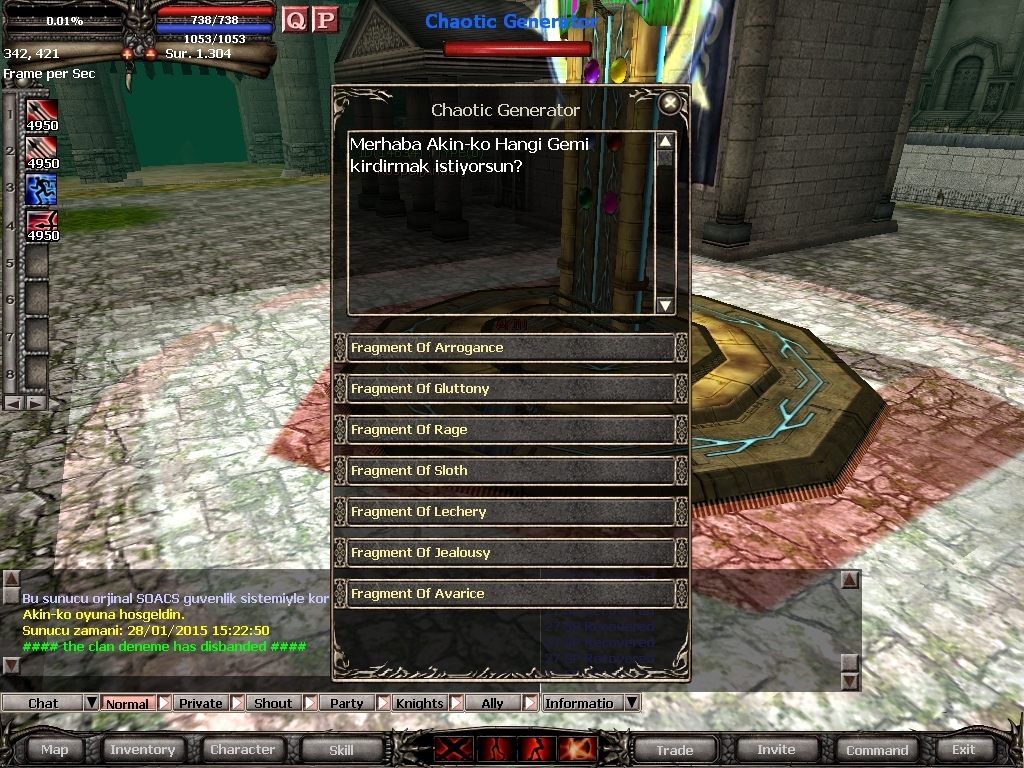Viewport: 1024px width, 768px height.
Task: Open the Skill window
Action: (x=341, y=749)
